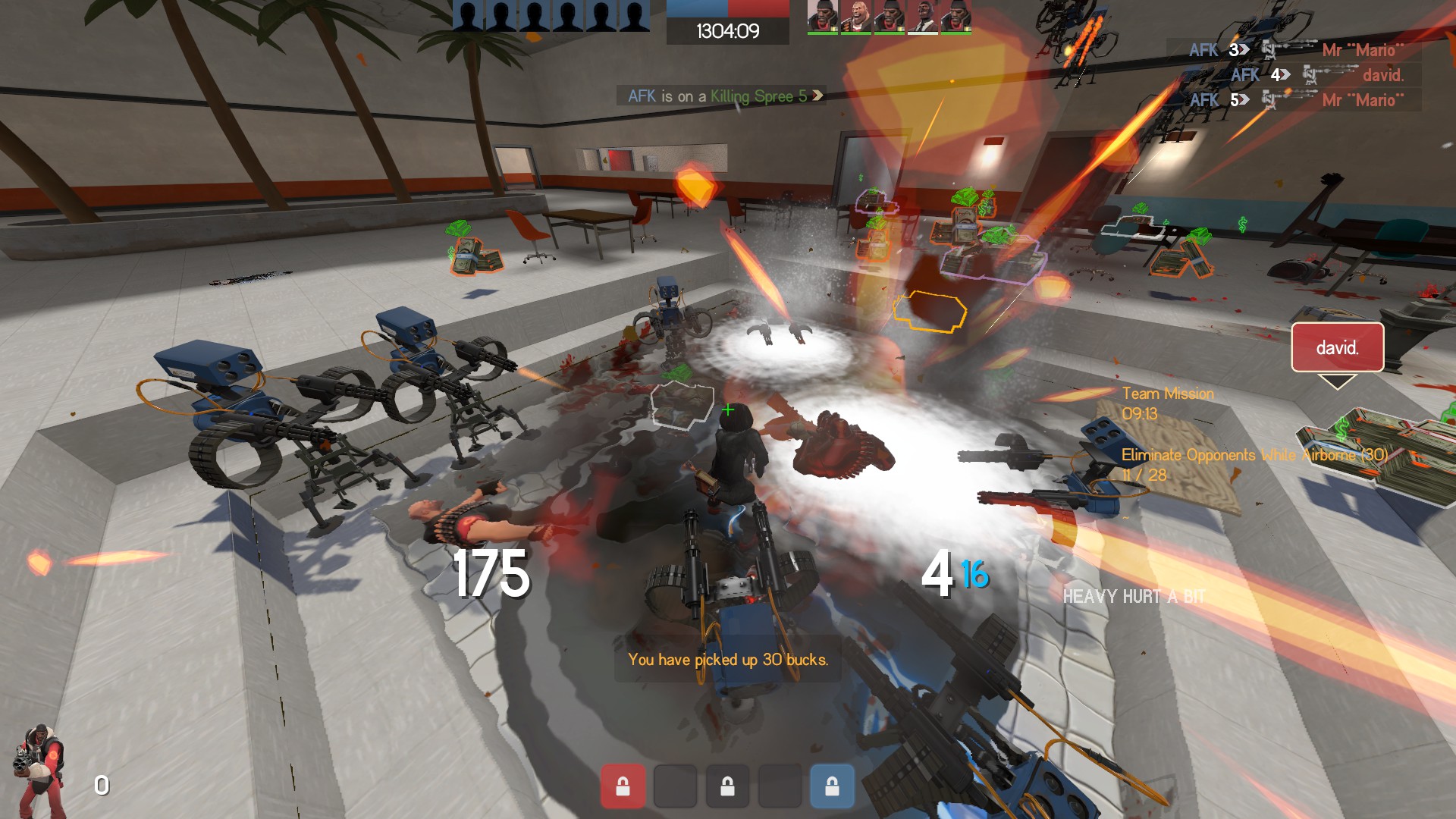The height and width of the screenshot is (819, 1456).
Task: Select the Heavy portrait in the red team row
Action: point(856,17)
